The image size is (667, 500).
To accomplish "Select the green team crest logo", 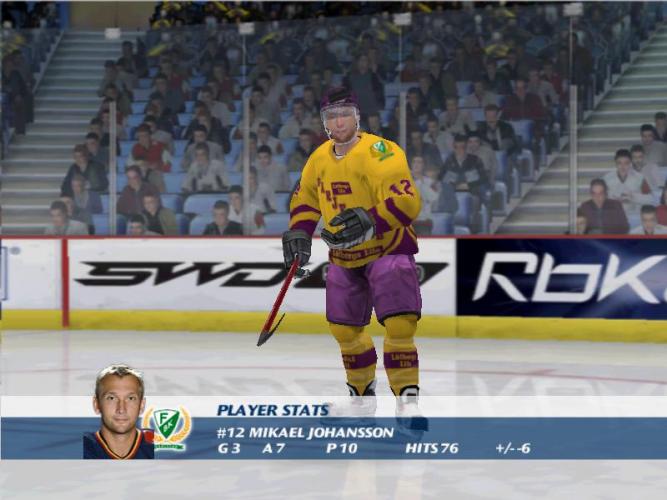I will [169, 427].
